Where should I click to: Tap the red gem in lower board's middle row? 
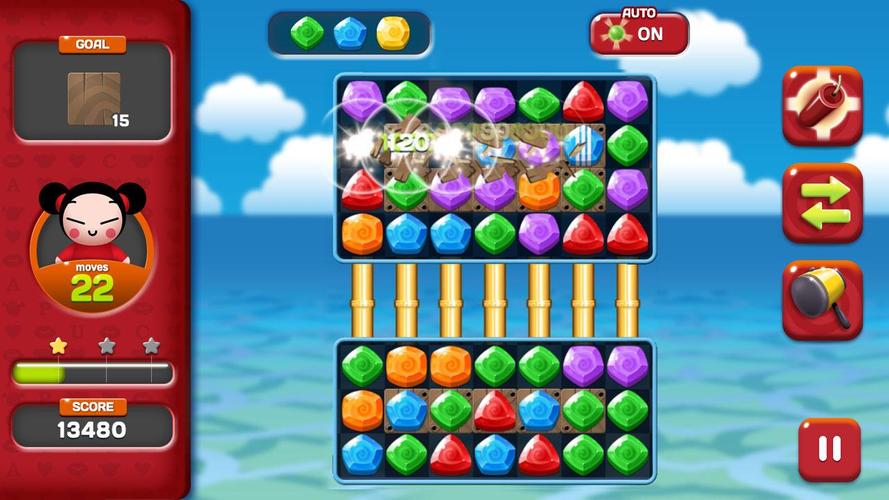click(x=494, y=410)
